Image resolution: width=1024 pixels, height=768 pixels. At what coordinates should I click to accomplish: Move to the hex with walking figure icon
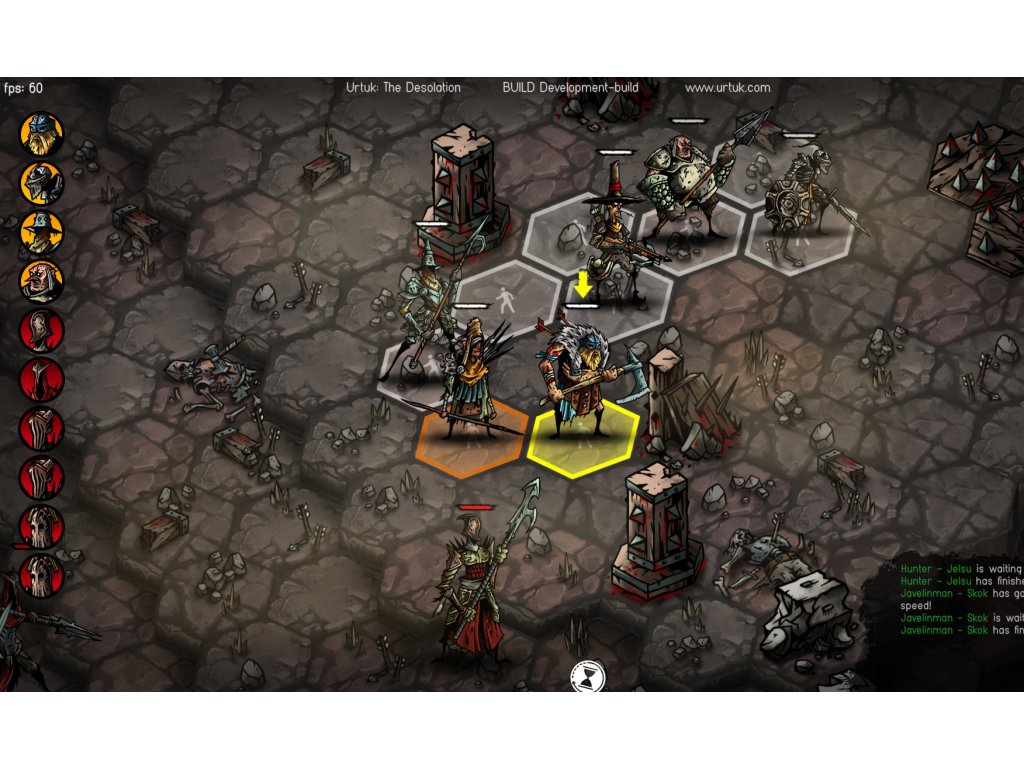[x=505, y=298]
